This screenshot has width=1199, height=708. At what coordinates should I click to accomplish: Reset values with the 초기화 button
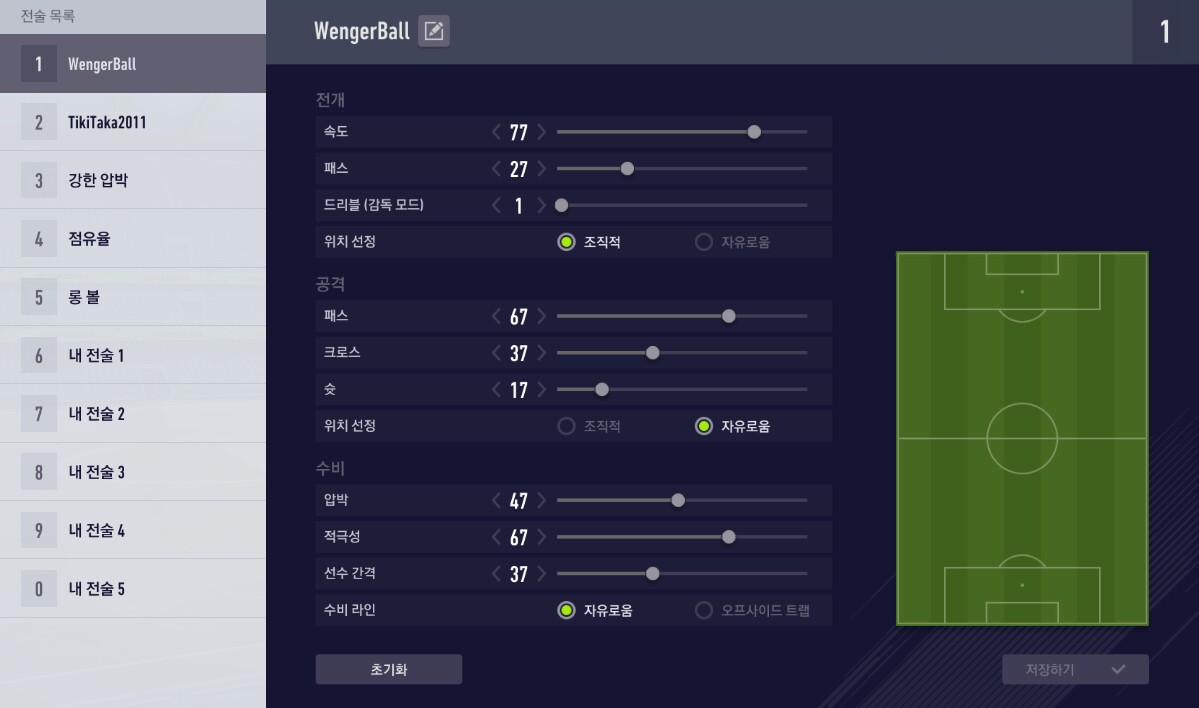[388, 669]
